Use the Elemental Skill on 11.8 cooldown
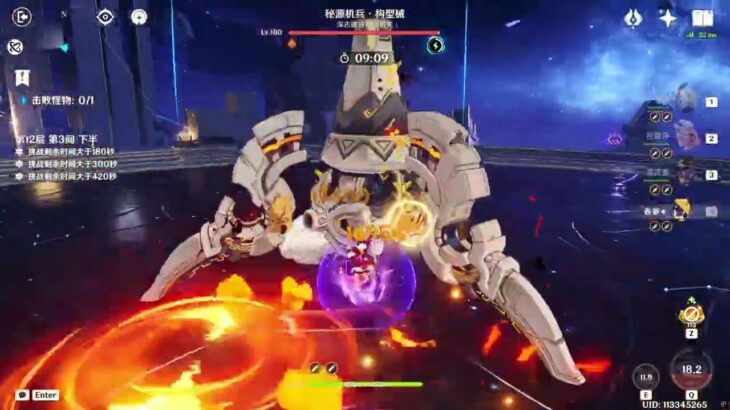Screen dimensions: 730x410 [x=646, y=378]
